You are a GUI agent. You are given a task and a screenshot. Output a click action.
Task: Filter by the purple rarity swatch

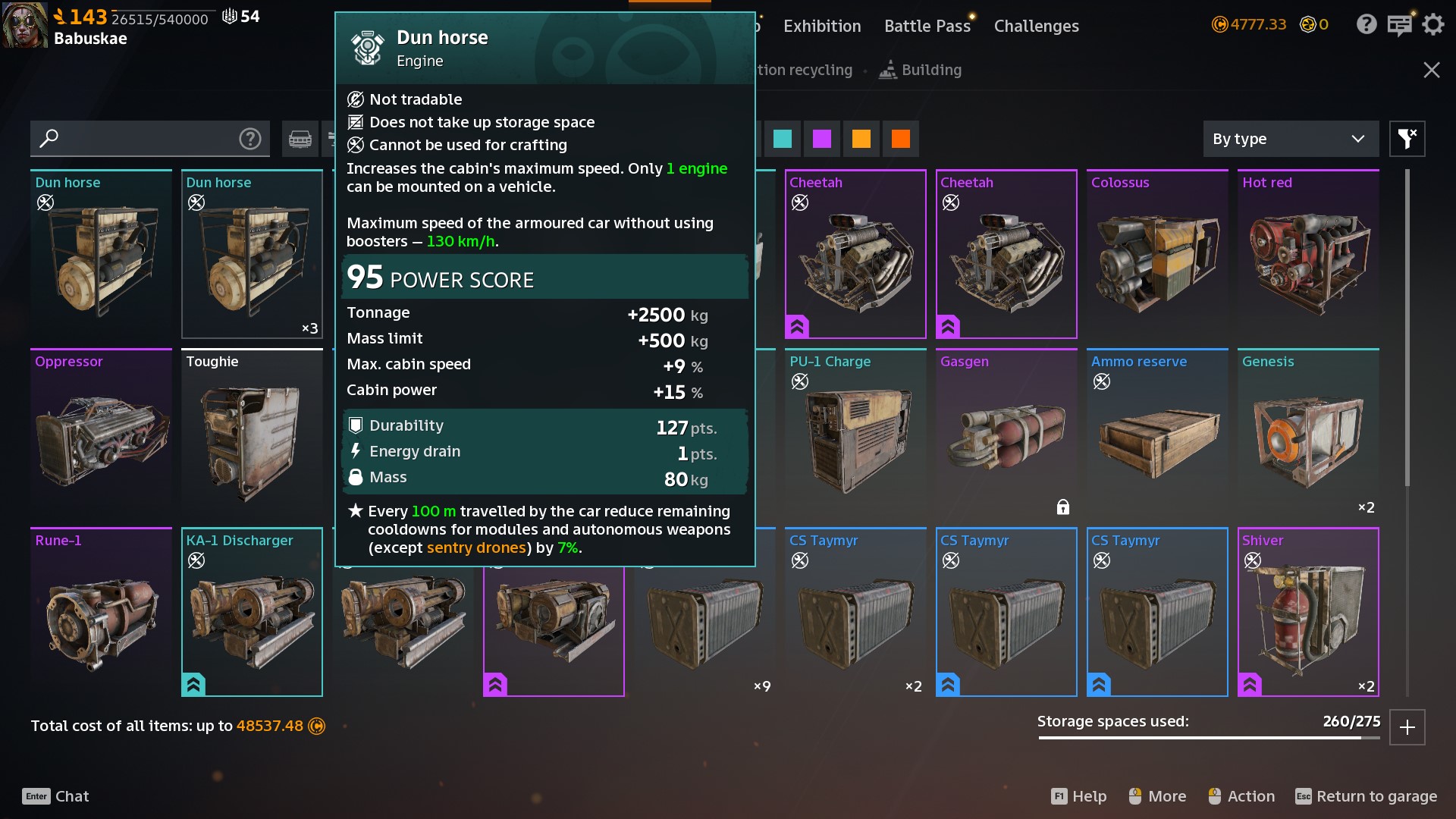pyautogui.click(x=822, y=139)
